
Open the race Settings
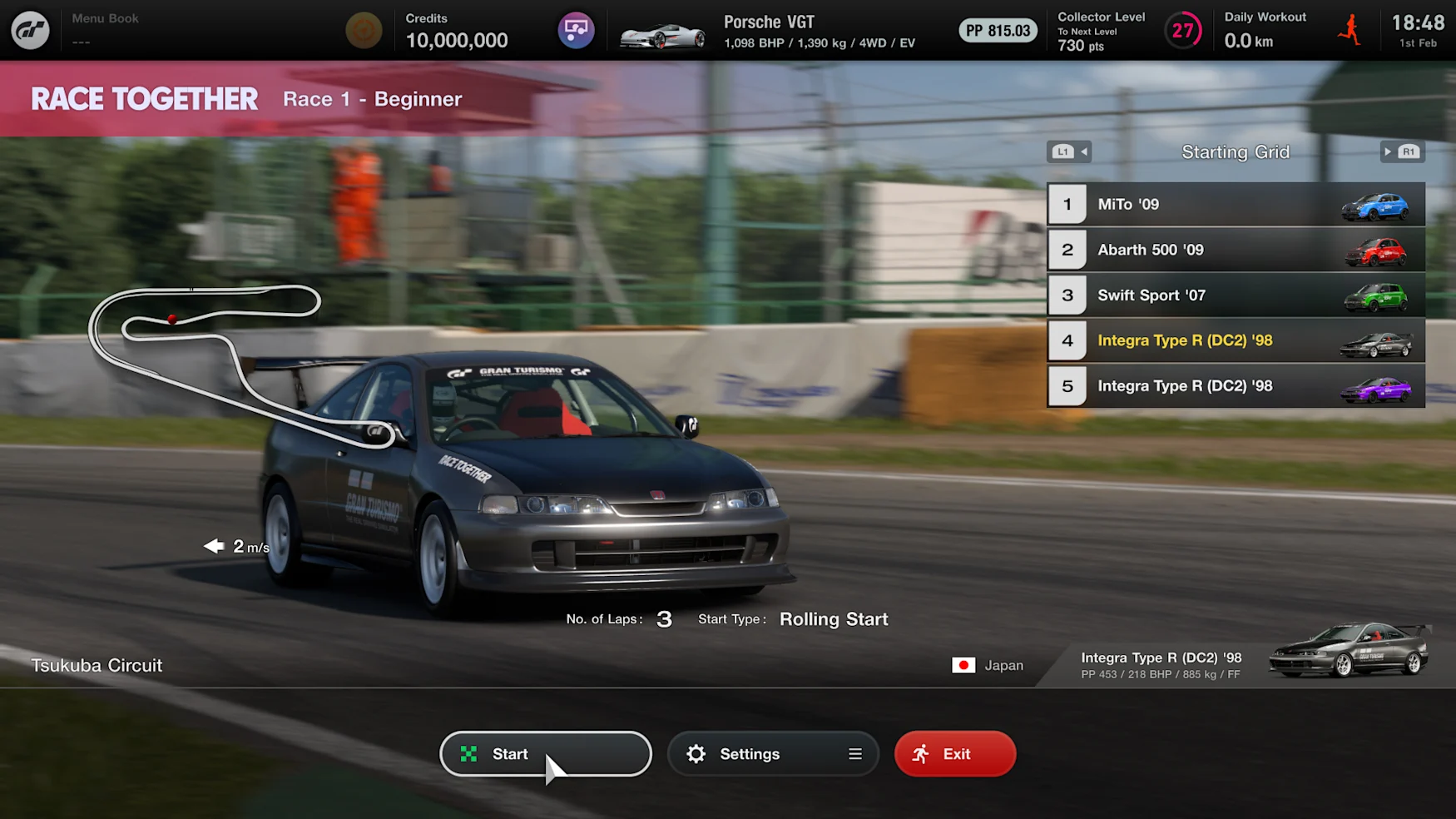point(772,753)
